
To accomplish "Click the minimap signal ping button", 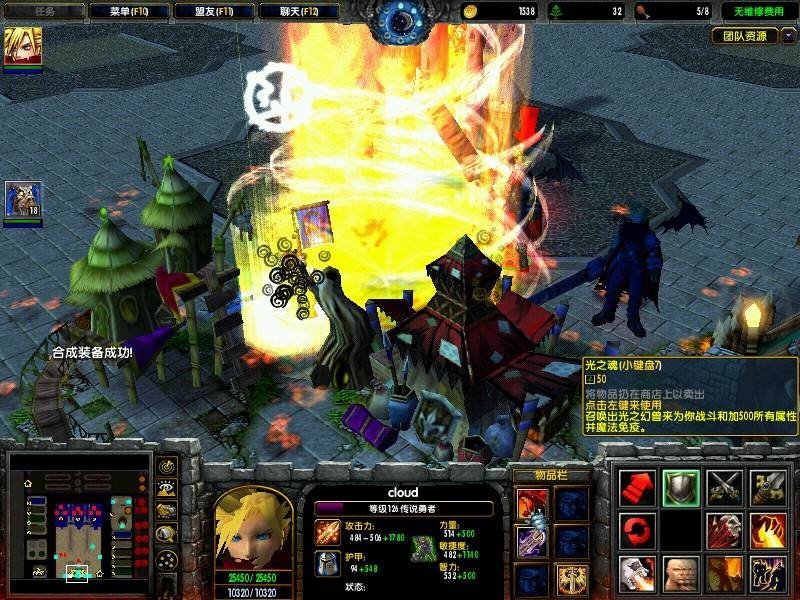I will (166, 466).
